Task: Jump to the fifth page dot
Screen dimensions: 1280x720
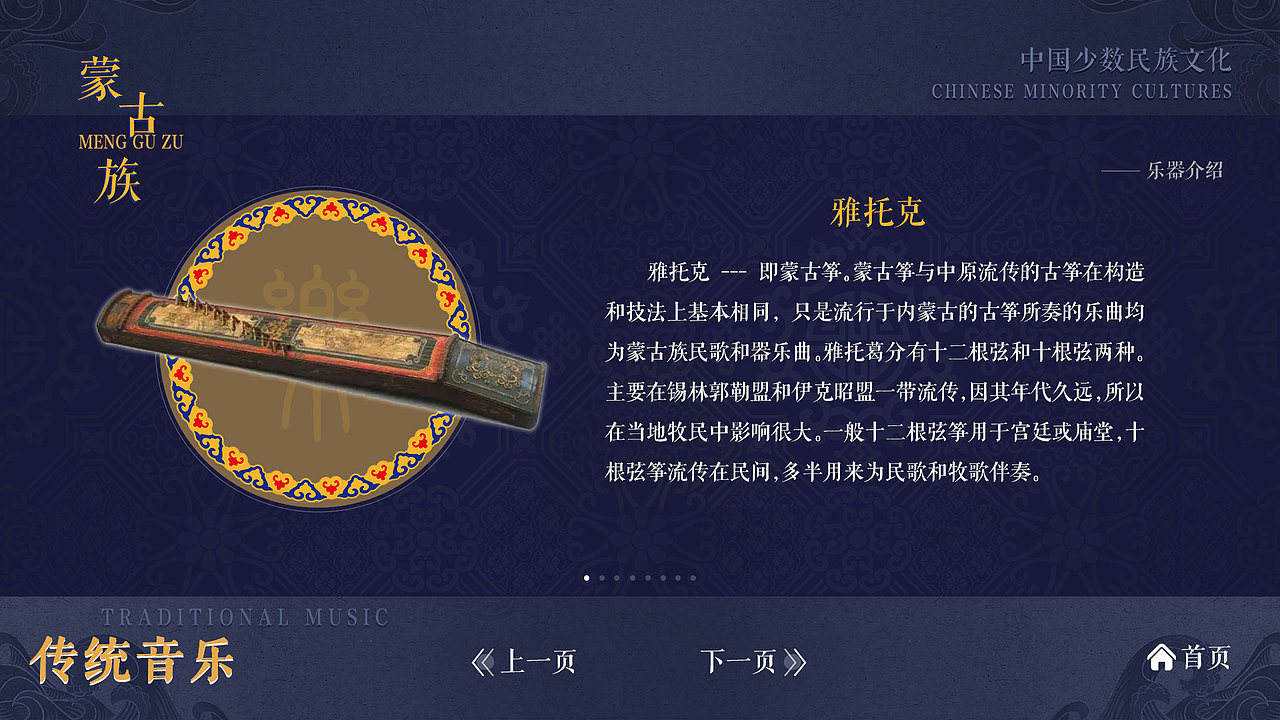Action: pos(648,578)
